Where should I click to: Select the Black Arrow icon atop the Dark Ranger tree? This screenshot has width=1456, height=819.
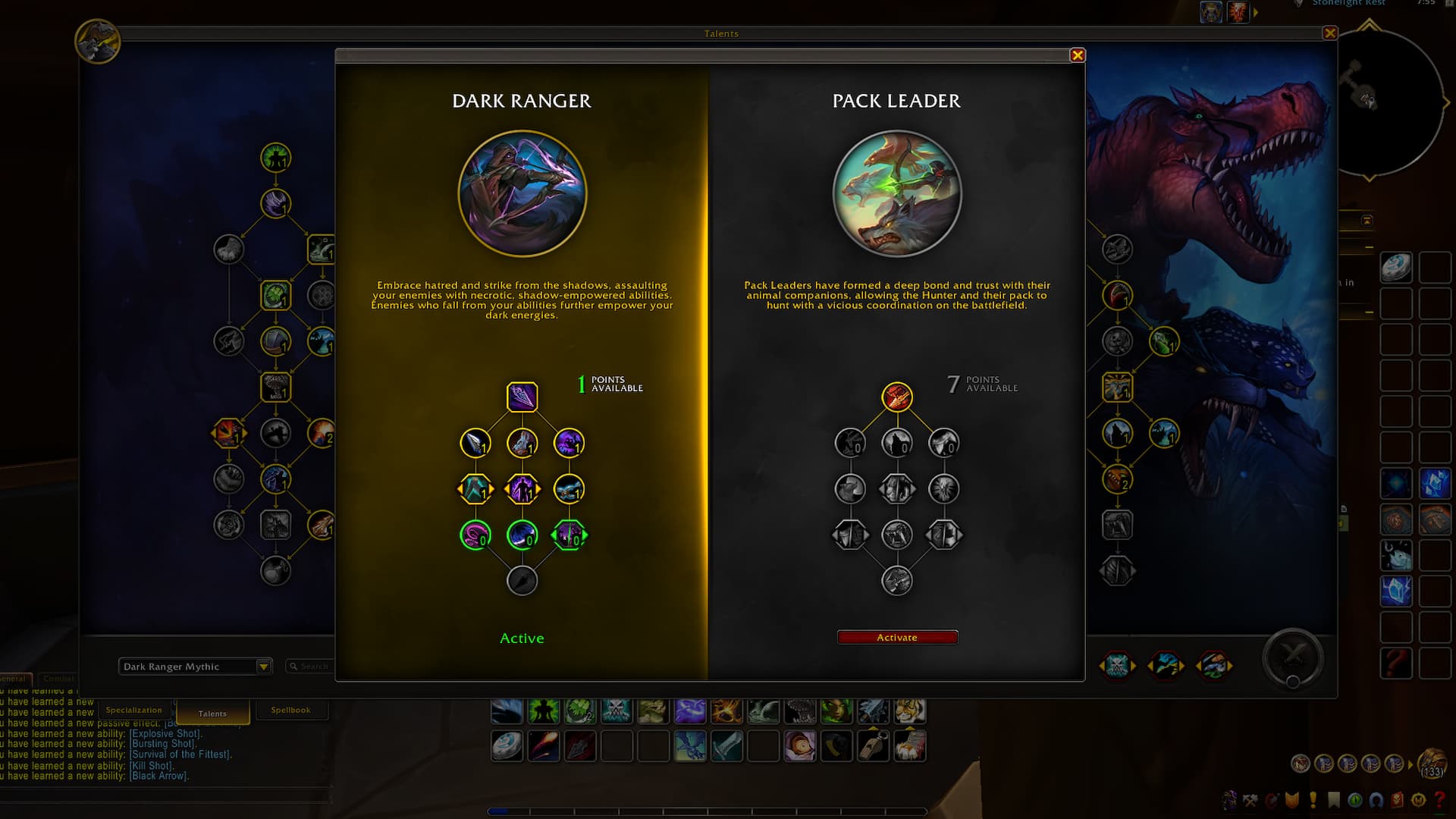coord(522,397)
